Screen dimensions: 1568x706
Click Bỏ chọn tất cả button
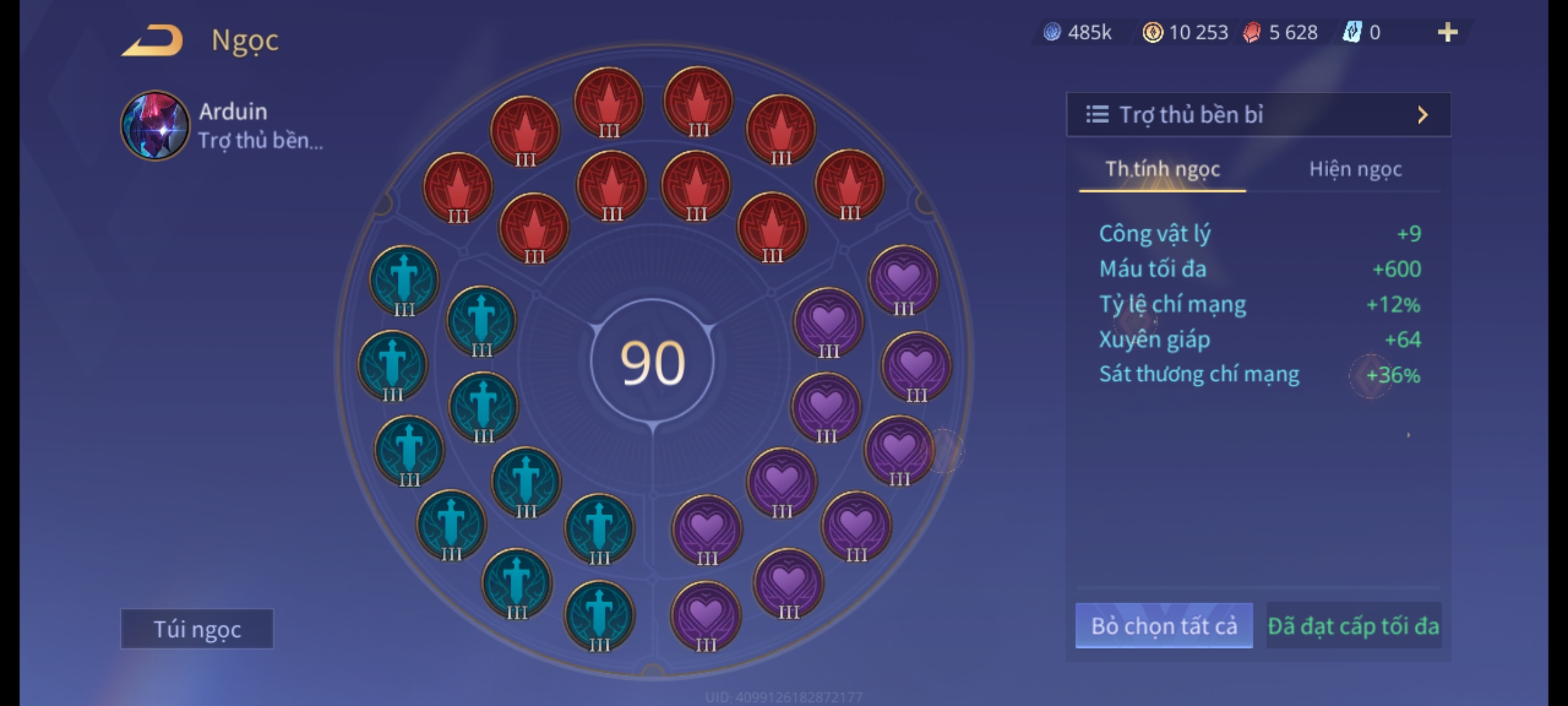[x=1164, y=626]
